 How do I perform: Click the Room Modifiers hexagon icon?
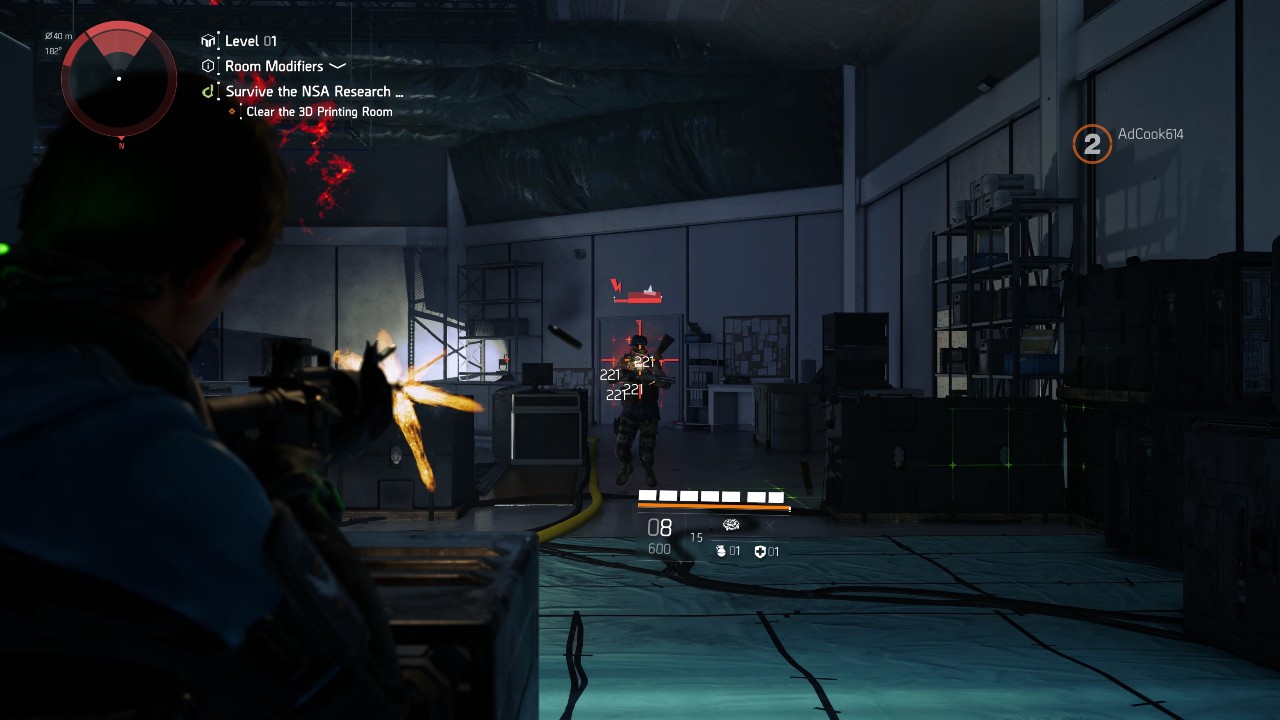pyautogui.click(x=208, y=65)
